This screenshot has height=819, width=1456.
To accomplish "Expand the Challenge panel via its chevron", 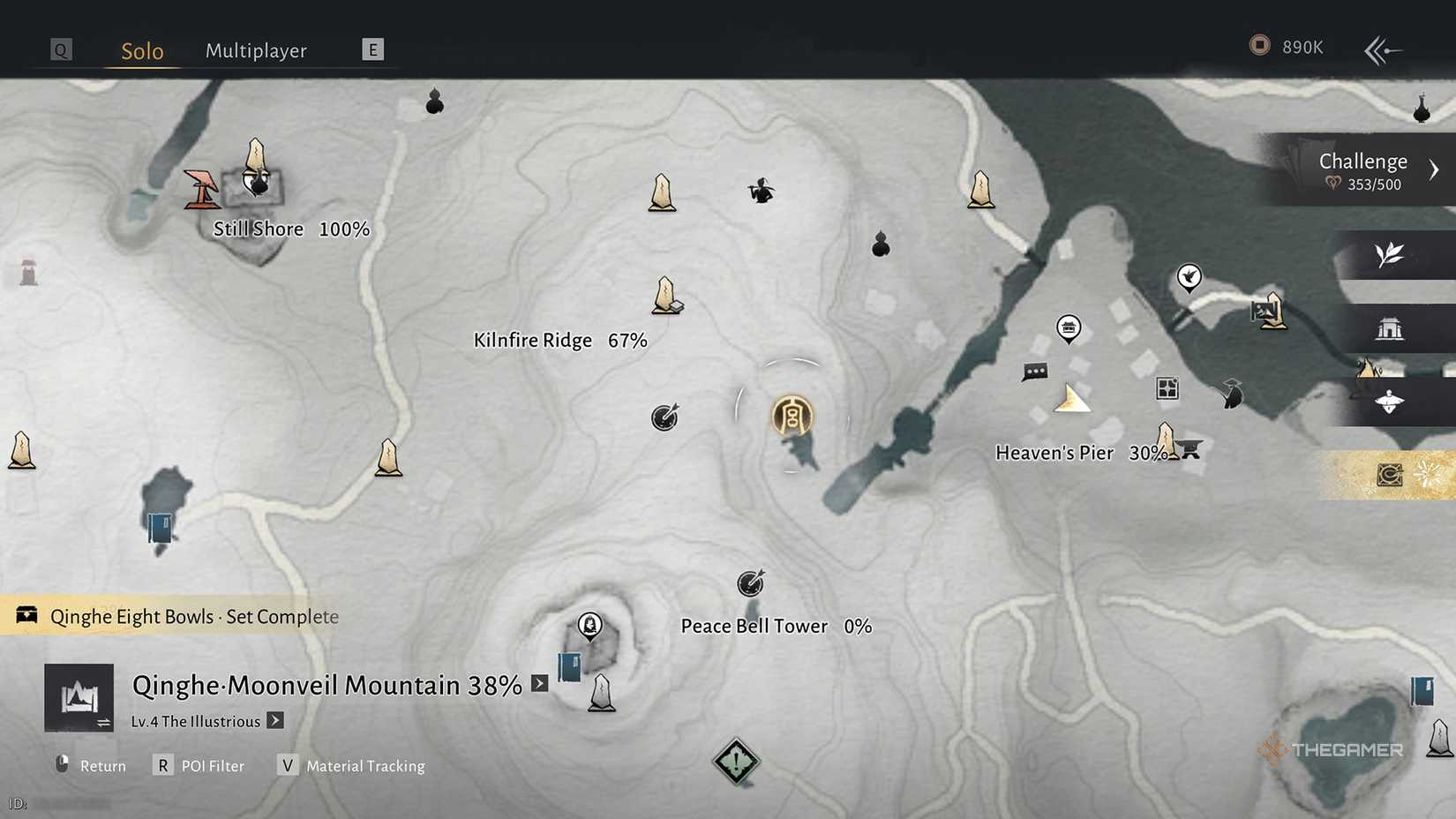I will (1434, 168).
